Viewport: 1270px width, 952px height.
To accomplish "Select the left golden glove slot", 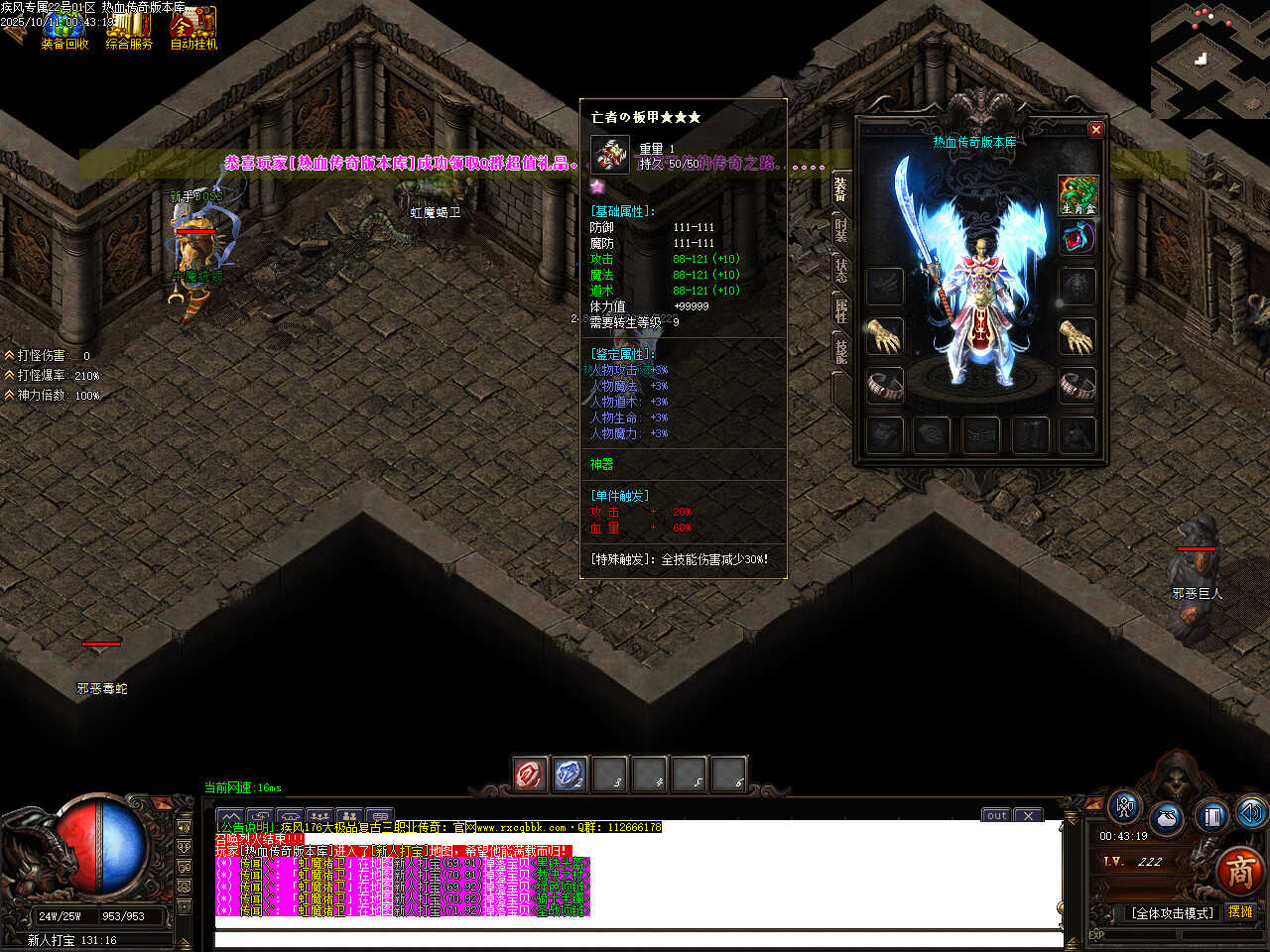I will pyautogui.click(x=884, y=336).
